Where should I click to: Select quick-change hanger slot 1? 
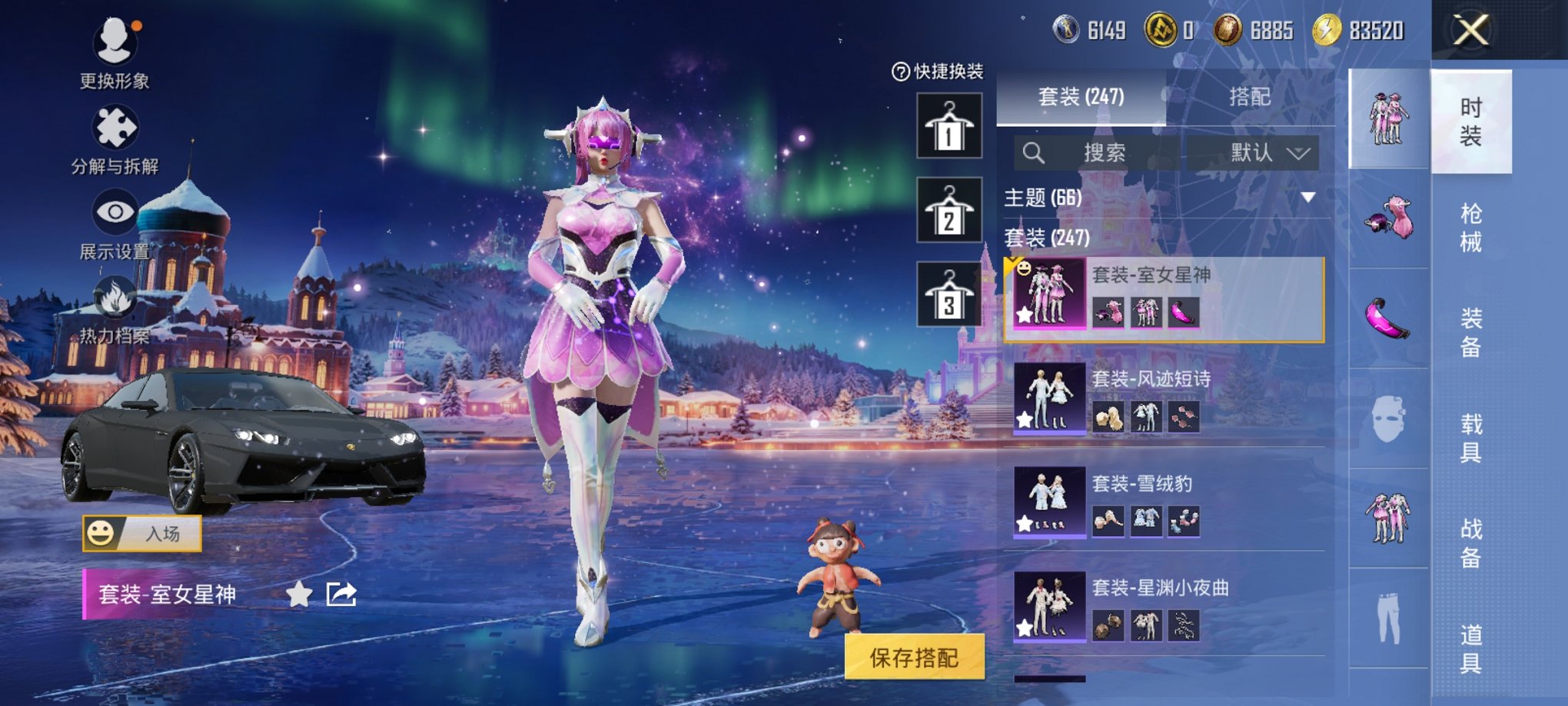(951, 125)
